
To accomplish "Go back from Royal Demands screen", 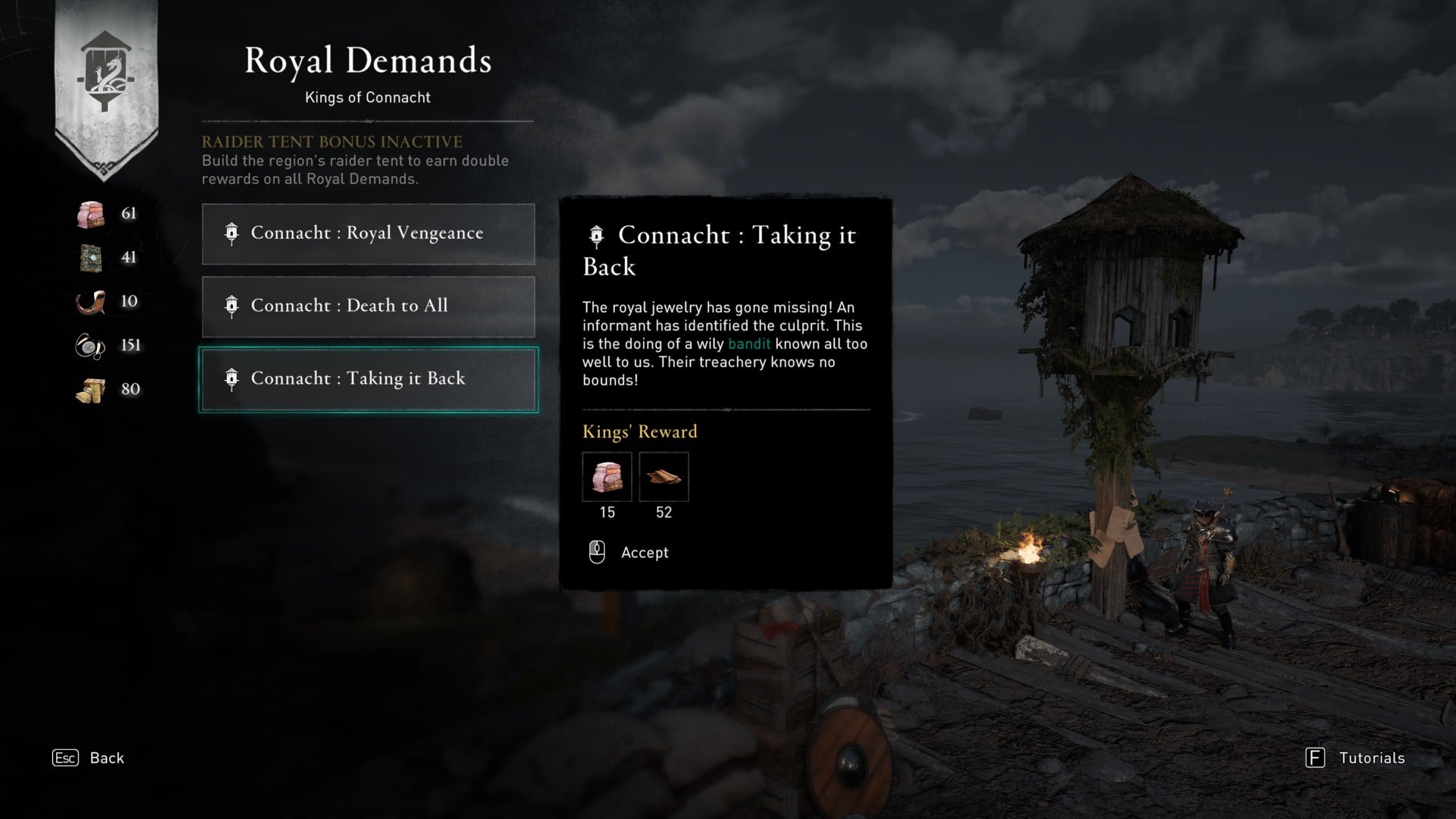I will point(88,758).
